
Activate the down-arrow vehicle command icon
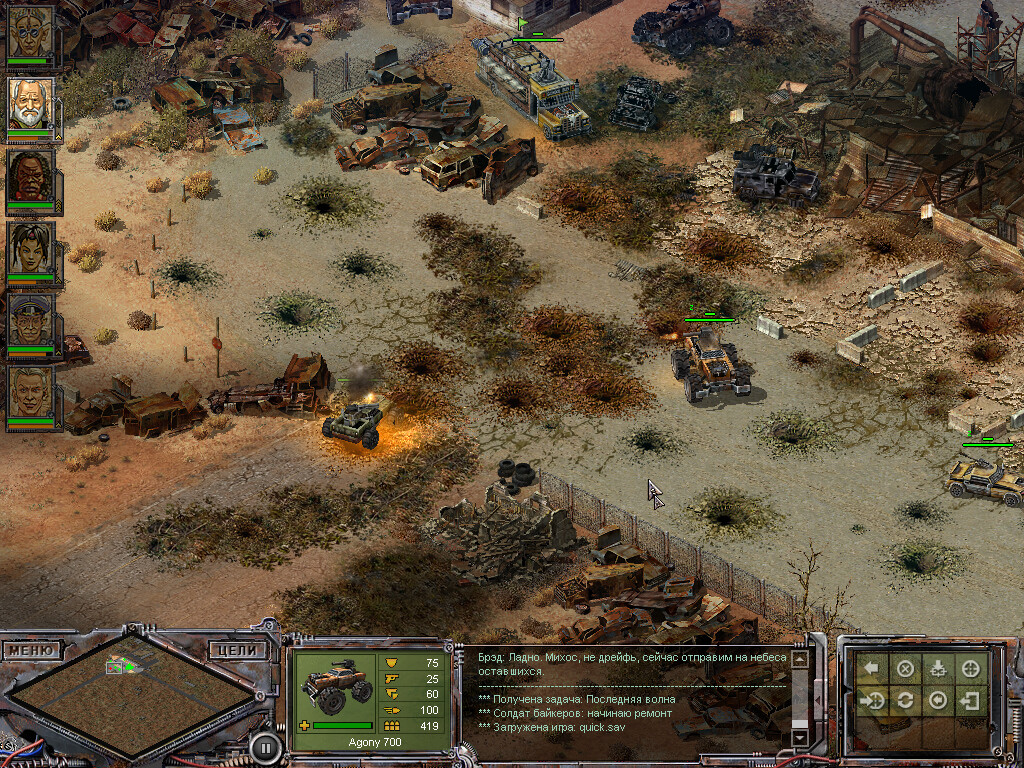pyautogui.click(x=938, y=669)
